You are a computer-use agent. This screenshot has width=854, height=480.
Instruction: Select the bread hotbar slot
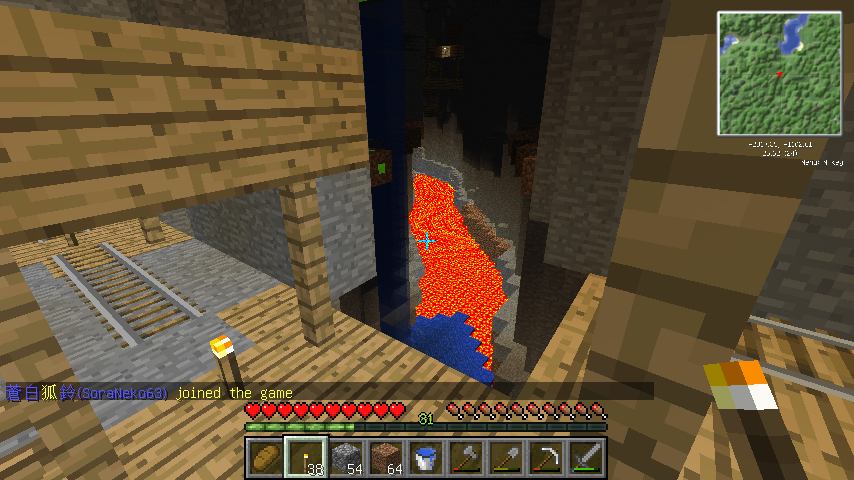point(265,458)
